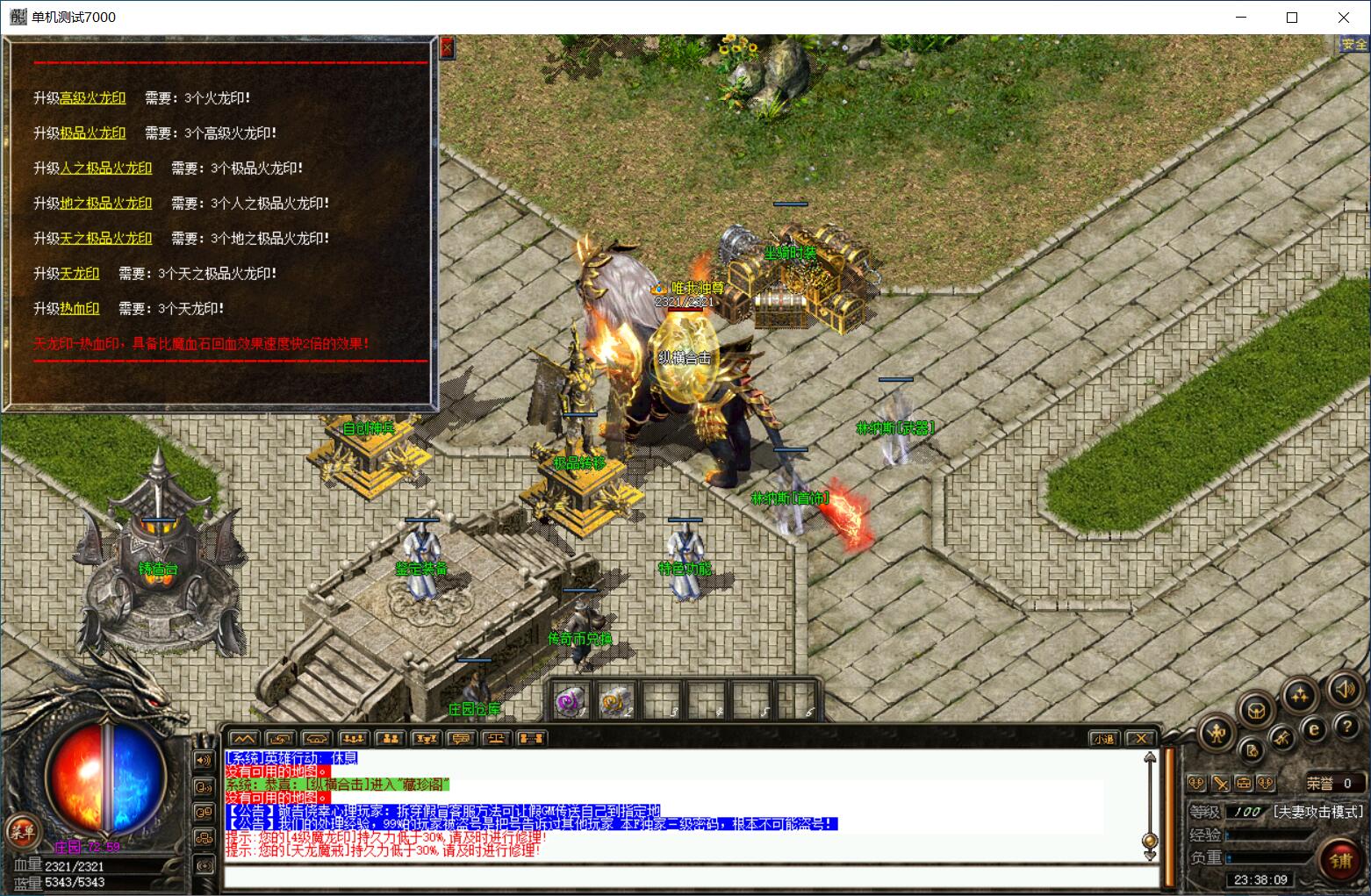
Task: Choose the 地之极品火龙印 upgrade option
Action: point(105,204)
